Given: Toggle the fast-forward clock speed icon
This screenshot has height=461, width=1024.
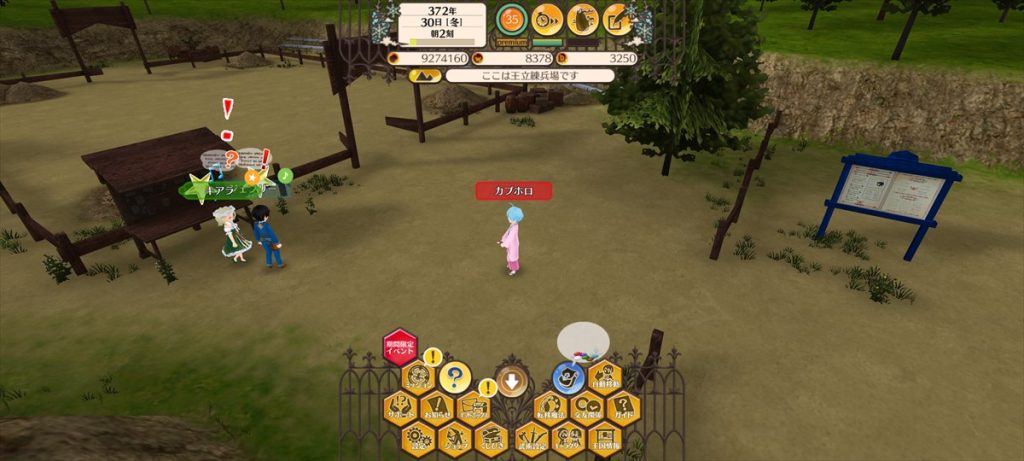Looking at the screenshot, I should [546, 19].
